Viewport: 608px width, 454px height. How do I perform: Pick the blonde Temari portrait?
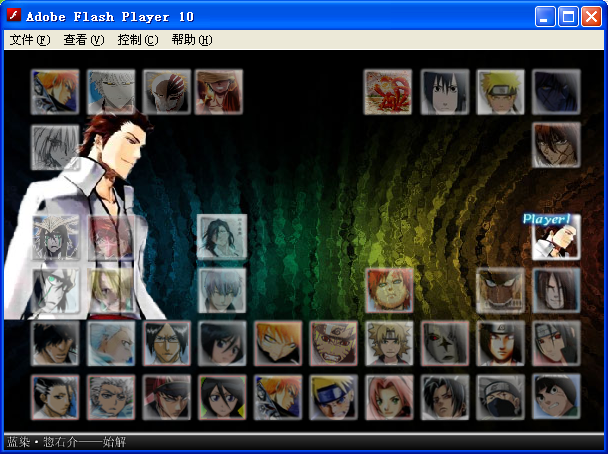(389, 343)
